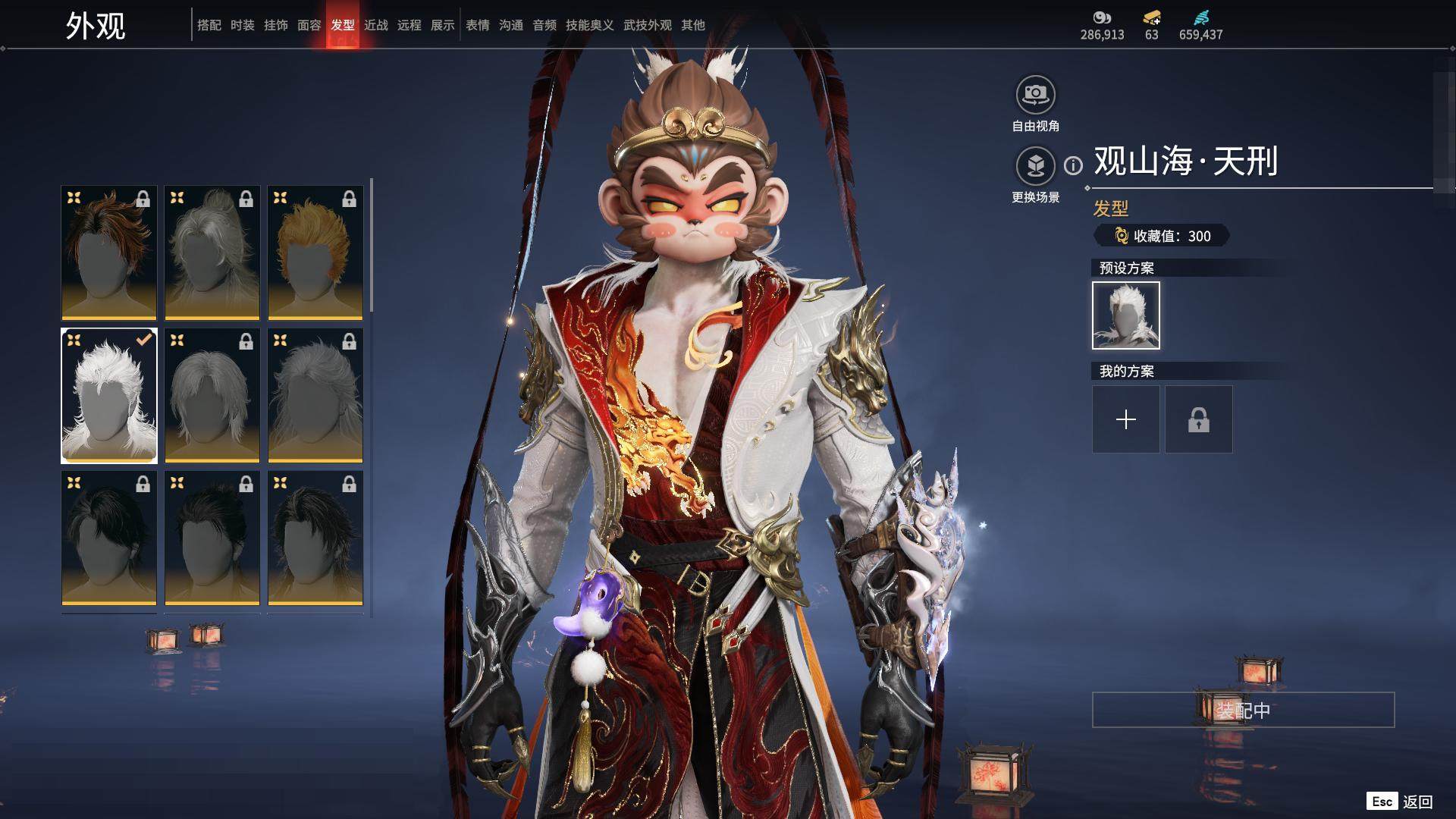Select the 挂饰 accessories tab
Screen dimensions: 1456x819
pos(275,25)
